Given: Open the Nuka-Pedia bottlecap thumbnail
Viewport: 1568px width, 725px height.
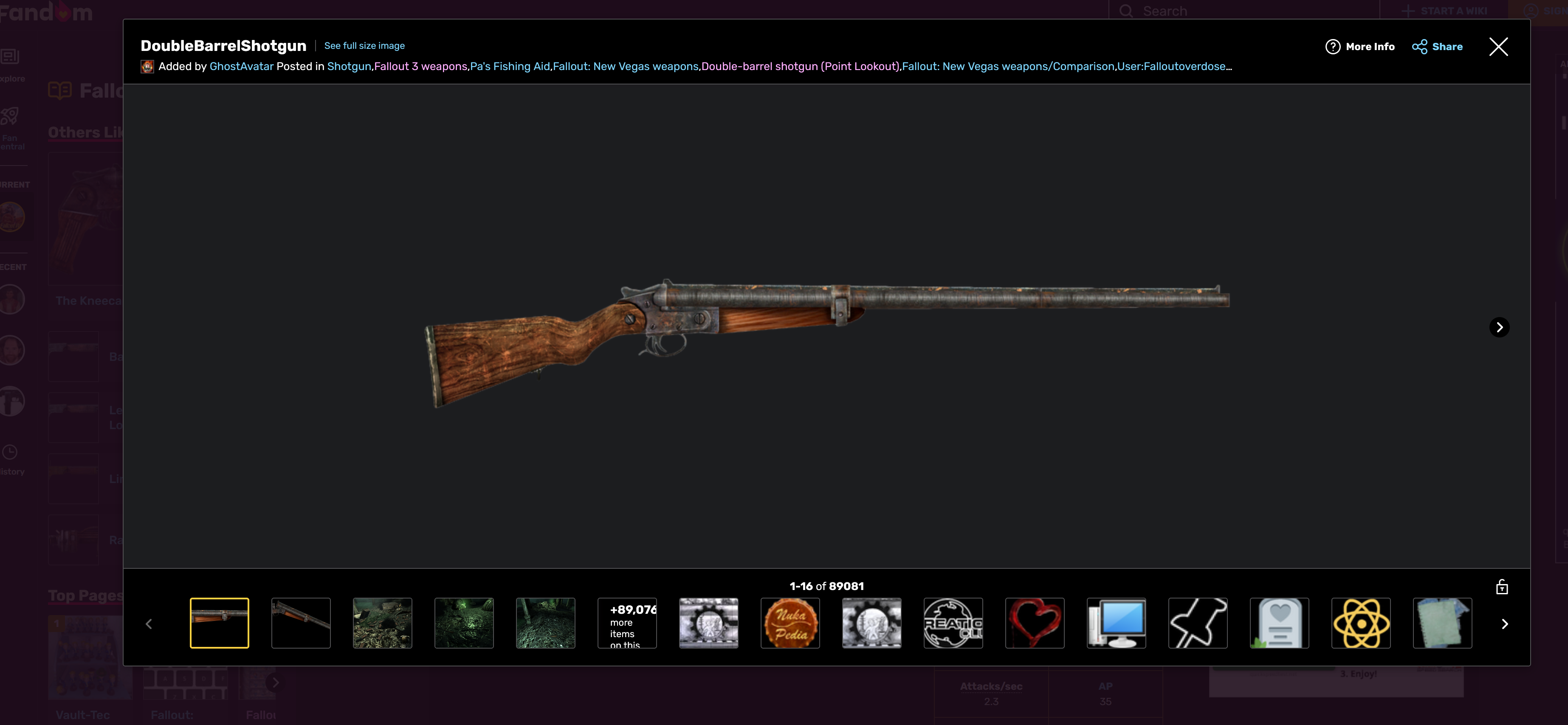Looking at the screenshot, I should 790,623.
